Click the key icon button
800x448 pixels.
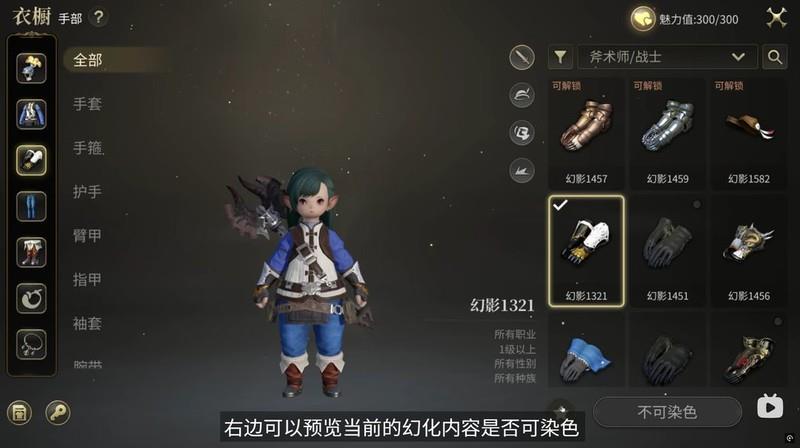point(58,412)
